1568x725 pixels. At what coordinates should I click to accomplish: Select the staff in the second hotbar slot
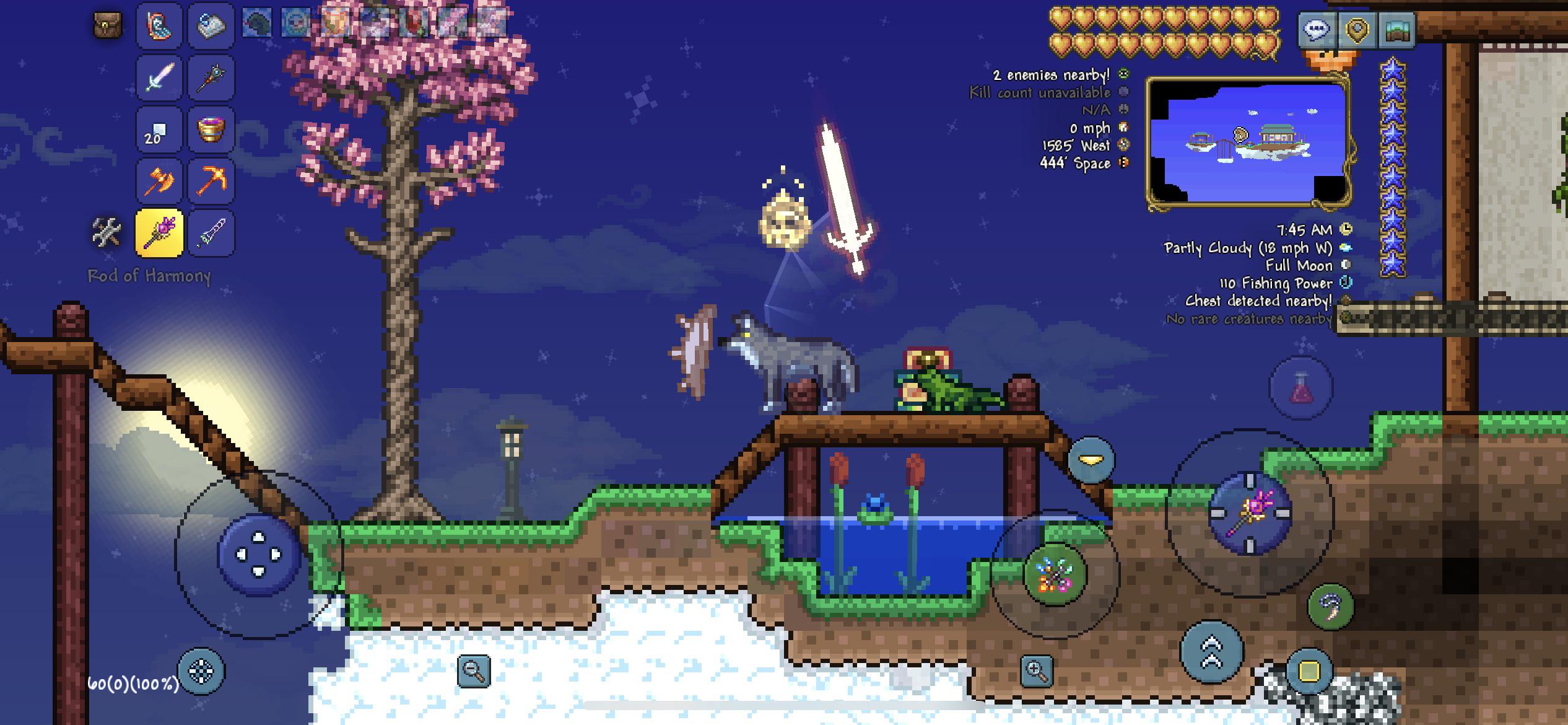coord(211,76)
